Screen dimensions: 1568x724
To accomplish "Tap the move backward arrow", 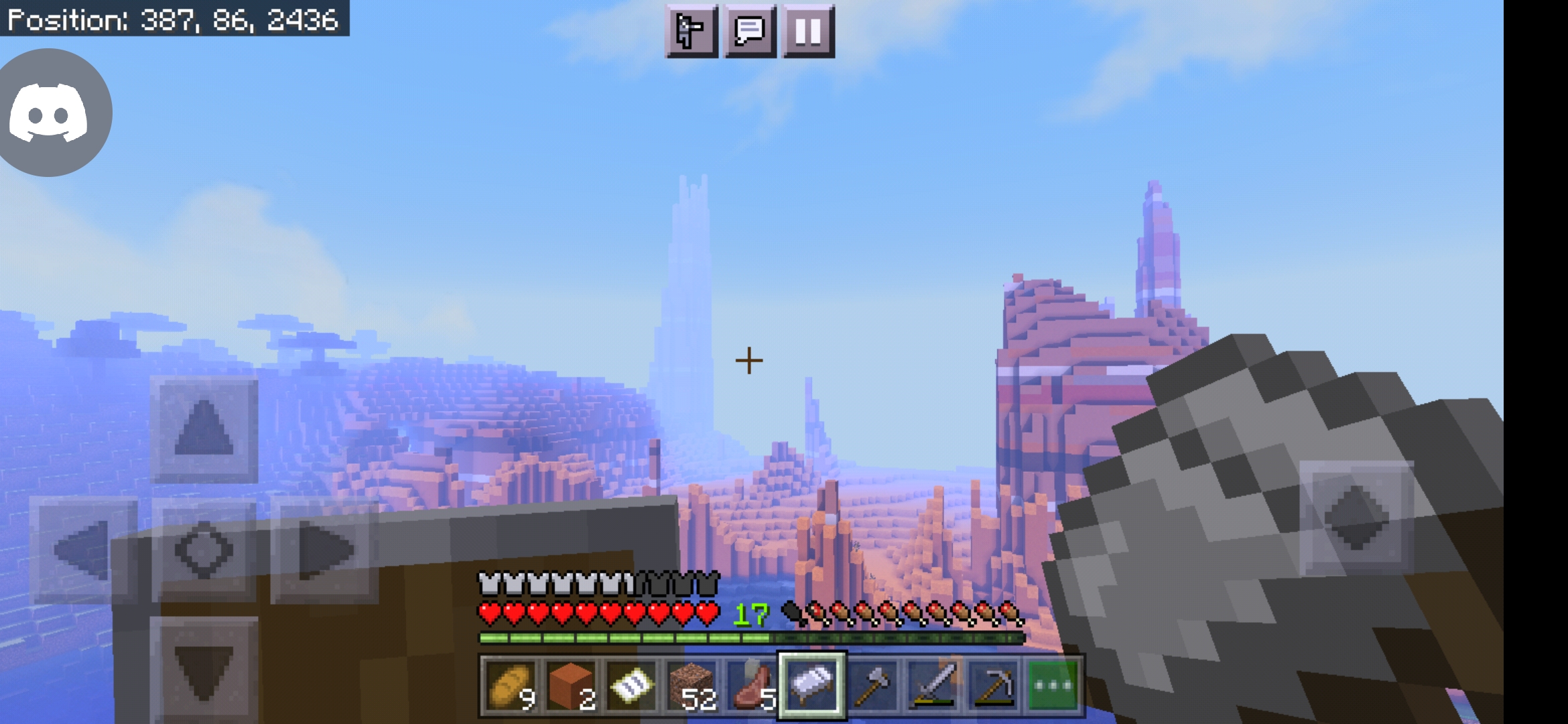I will (204, 670).
